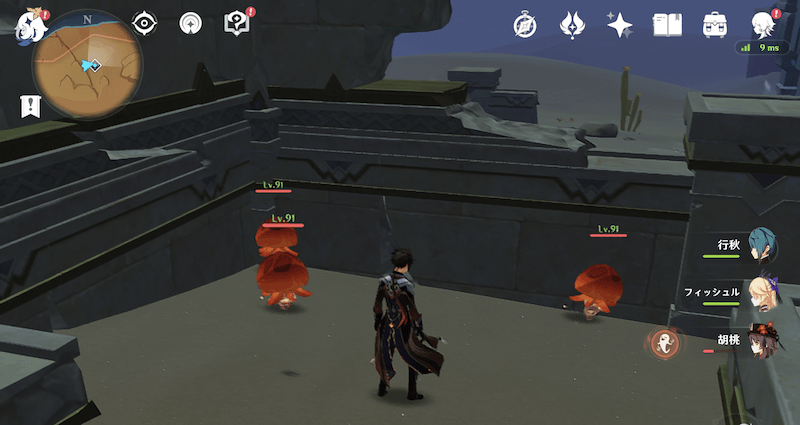Open the Adventurer Handbook book icon
This screenshot has width=800, height=425.
(667, 24)
